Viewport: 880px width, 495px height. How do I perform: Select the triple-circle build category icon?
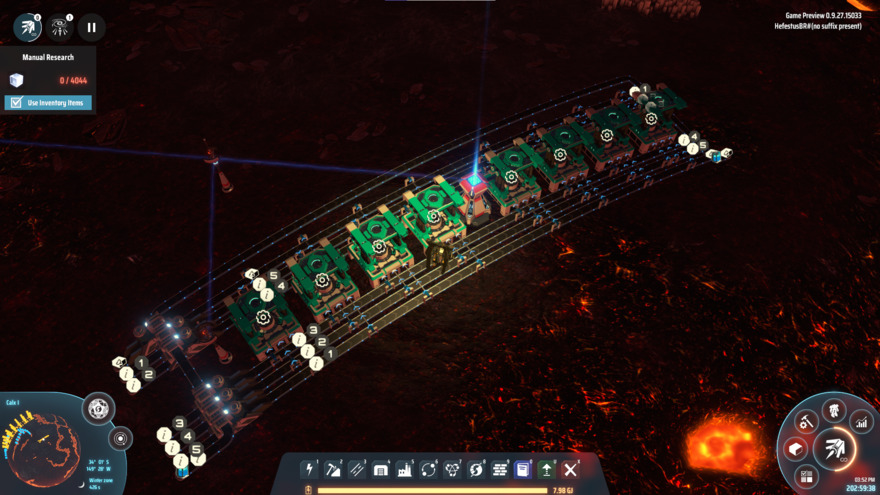[452, 469]
